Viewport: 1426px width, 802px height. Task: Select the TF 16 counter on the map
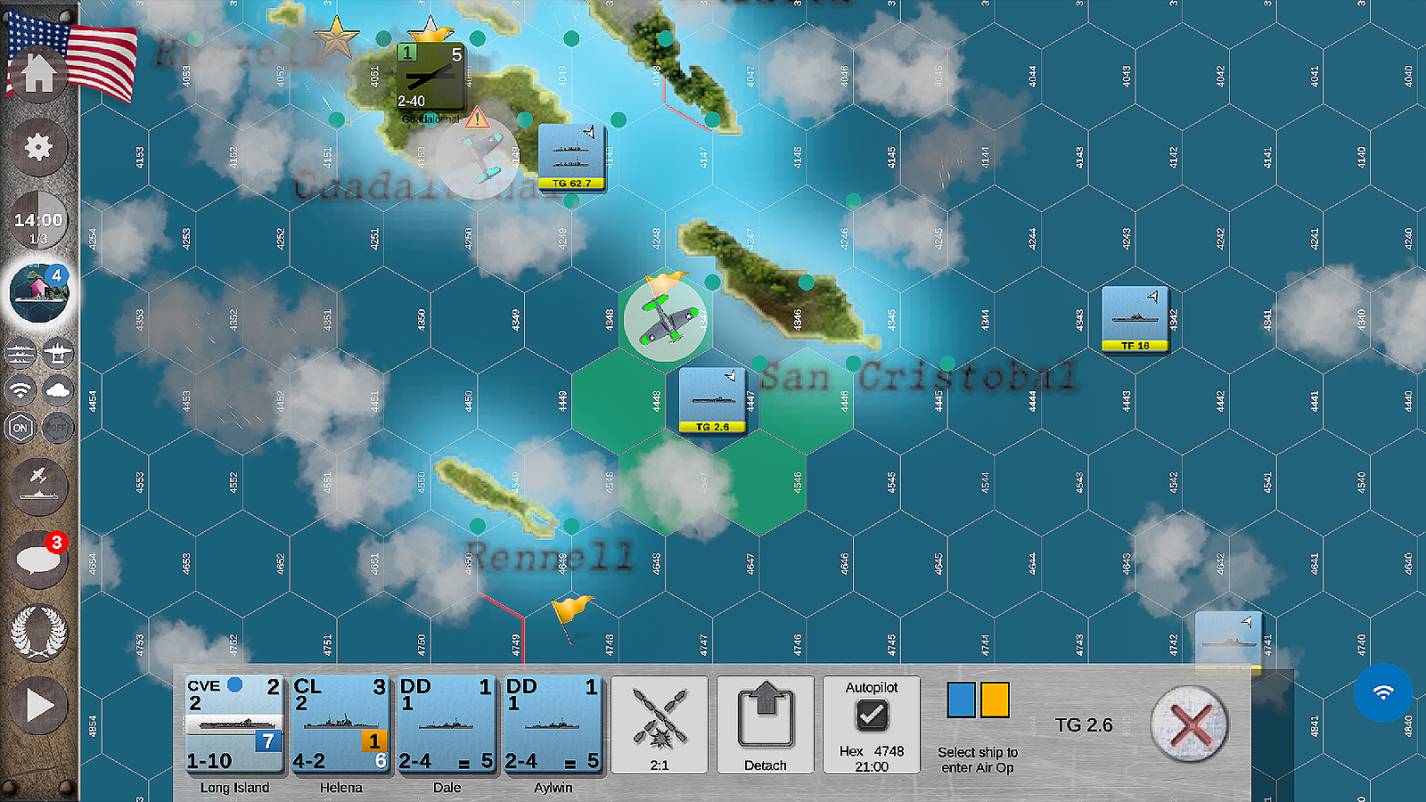[1137, 318]
